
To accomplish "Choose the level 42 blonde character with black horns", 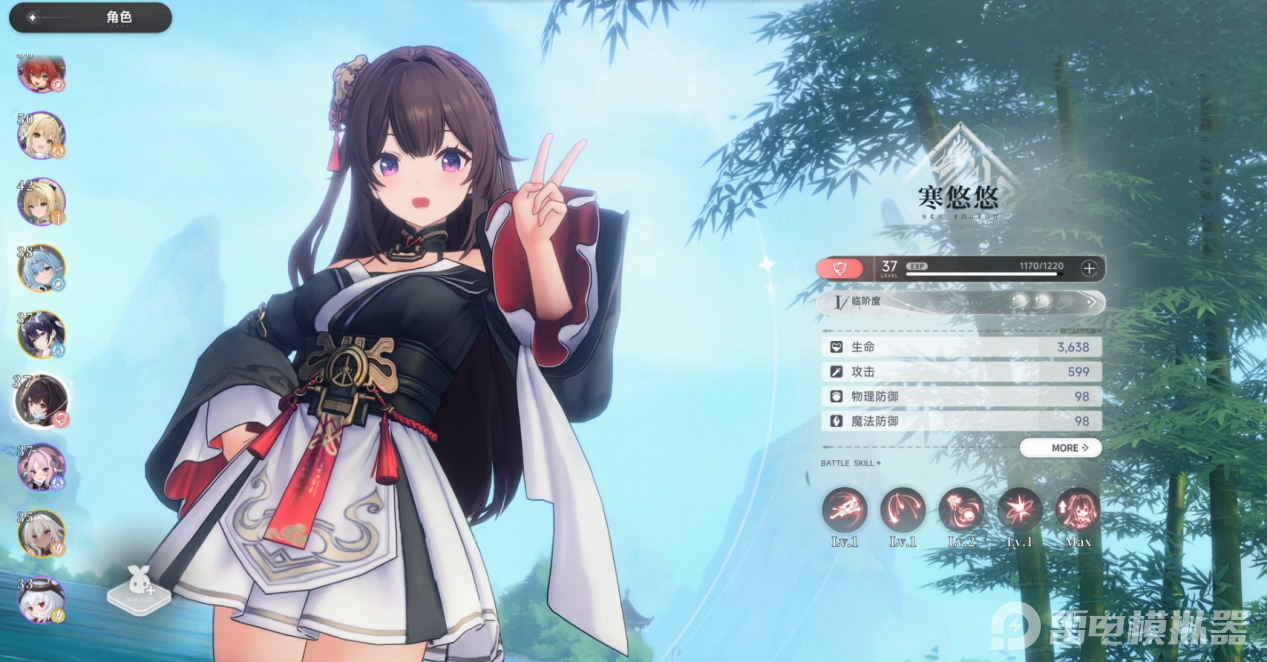I will tap(42, 201).
